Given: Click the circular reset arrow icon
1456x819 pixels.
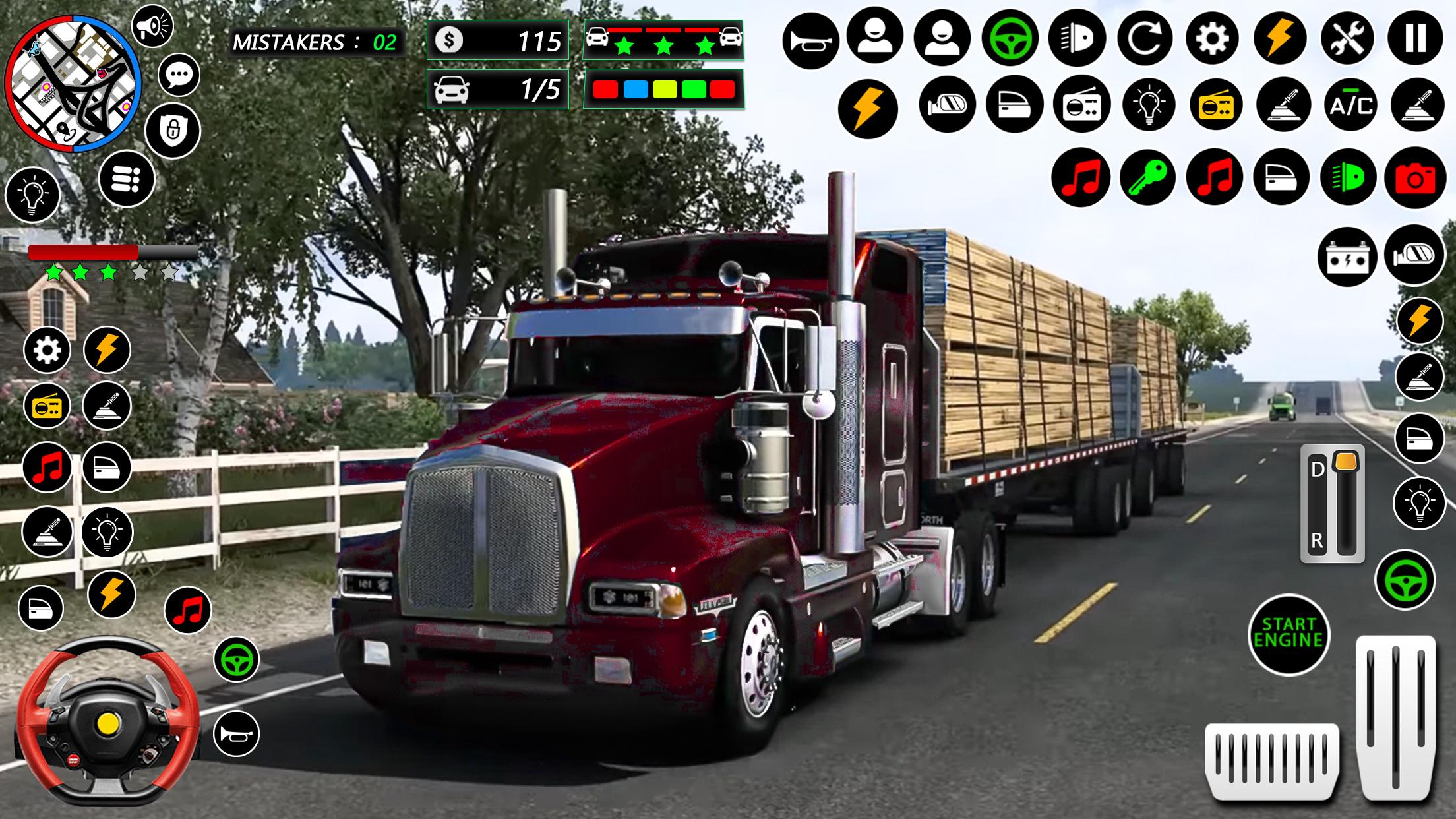Looking at the screenshot, I should (1144, 38).
